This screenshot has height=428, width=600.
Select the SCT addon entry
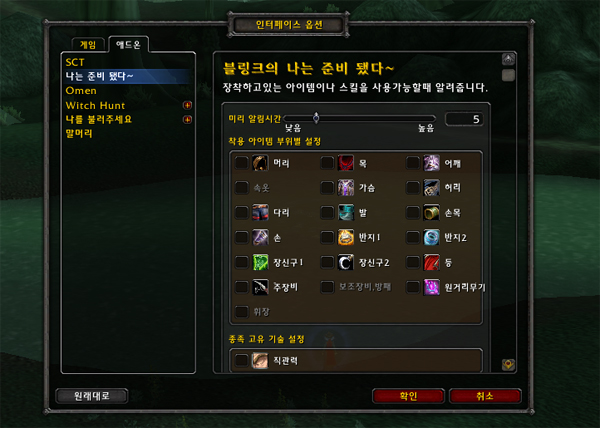tap(76, 61)
